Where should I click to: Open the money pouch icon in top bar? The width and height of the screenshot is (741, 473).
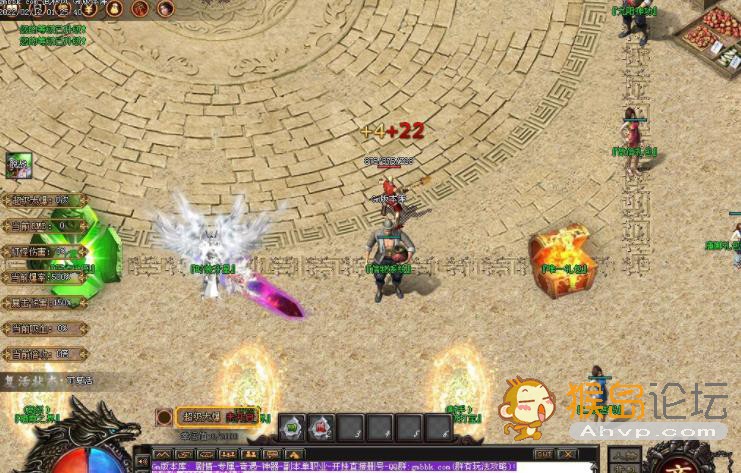[x=114, y=9]
